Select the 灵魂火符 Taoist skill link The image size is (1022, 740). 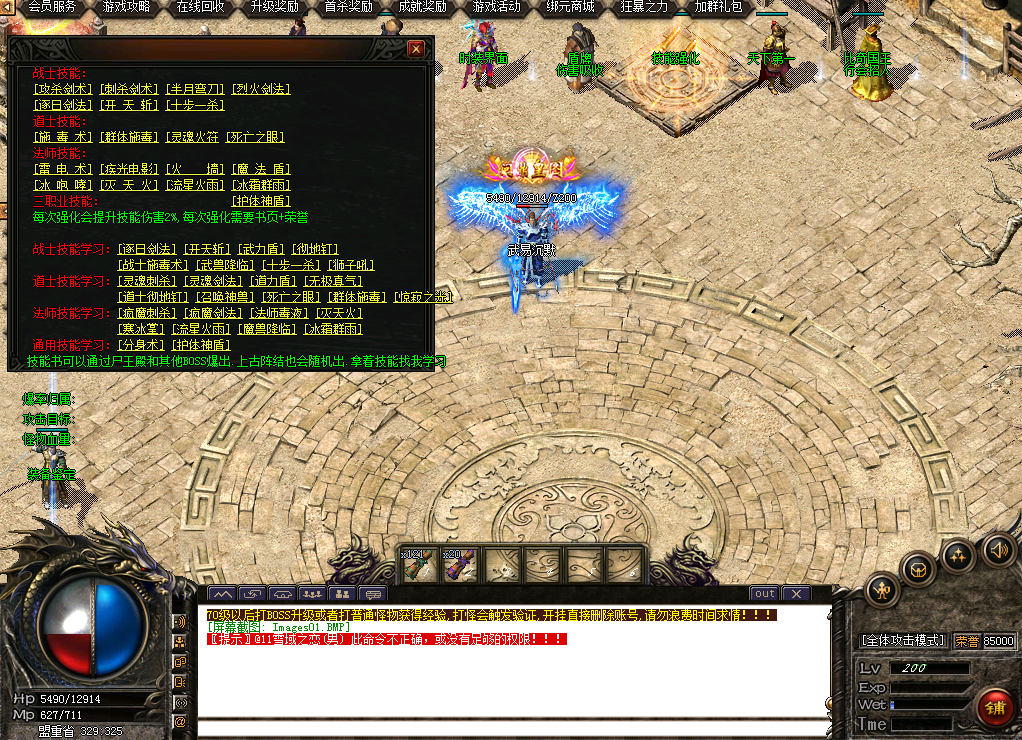coord(194,137)
